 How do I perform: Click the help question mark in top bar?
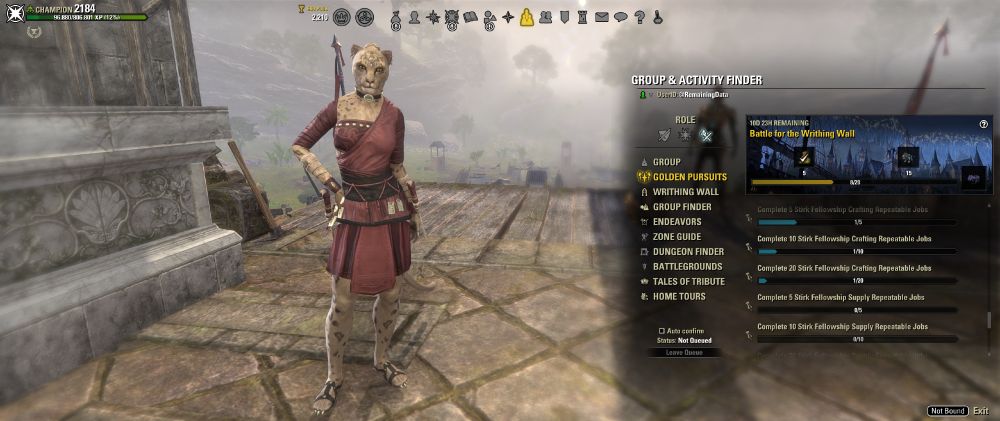tap(639, 17)
